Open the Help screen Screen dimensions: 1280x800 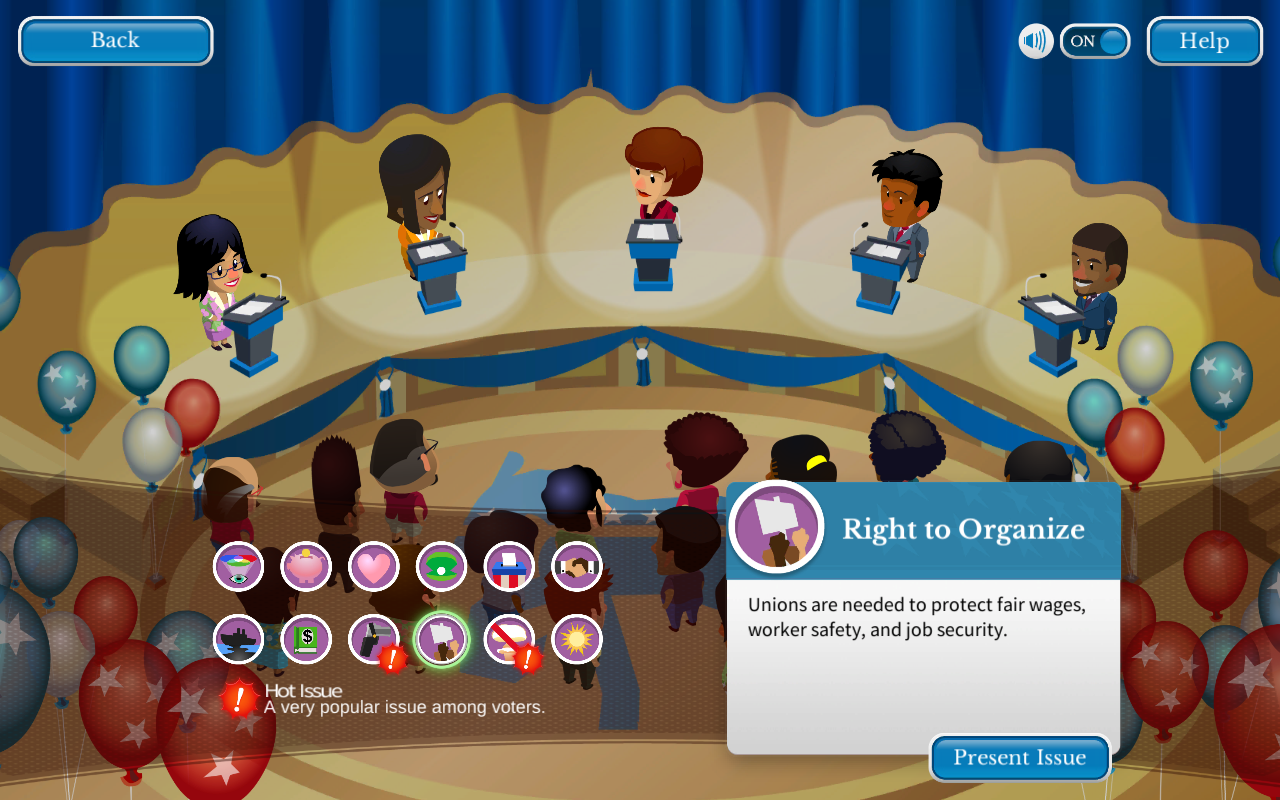[x=1204, y=41]
